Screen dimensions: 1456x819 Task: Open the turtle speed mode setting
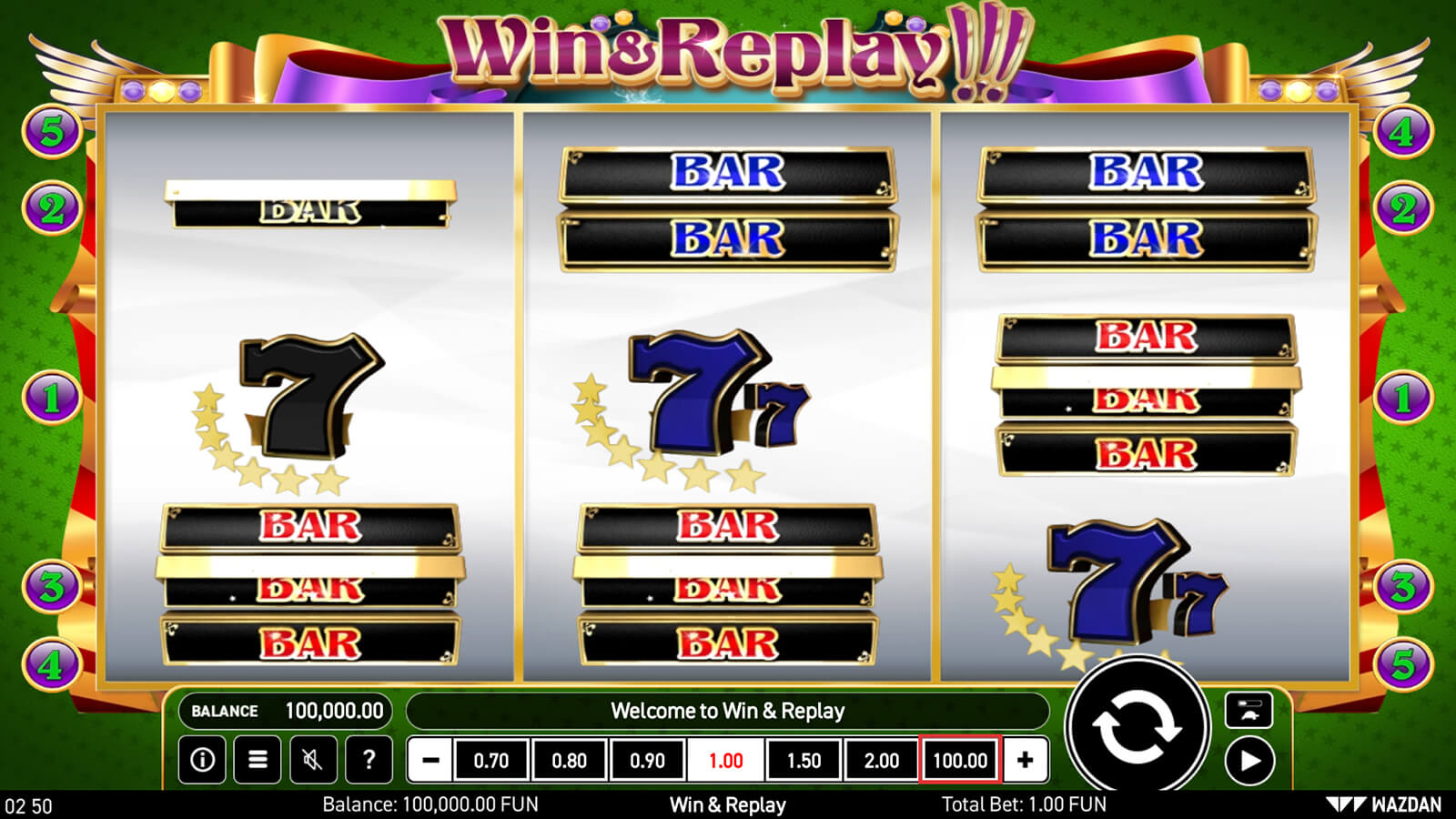pos(1249,711)
